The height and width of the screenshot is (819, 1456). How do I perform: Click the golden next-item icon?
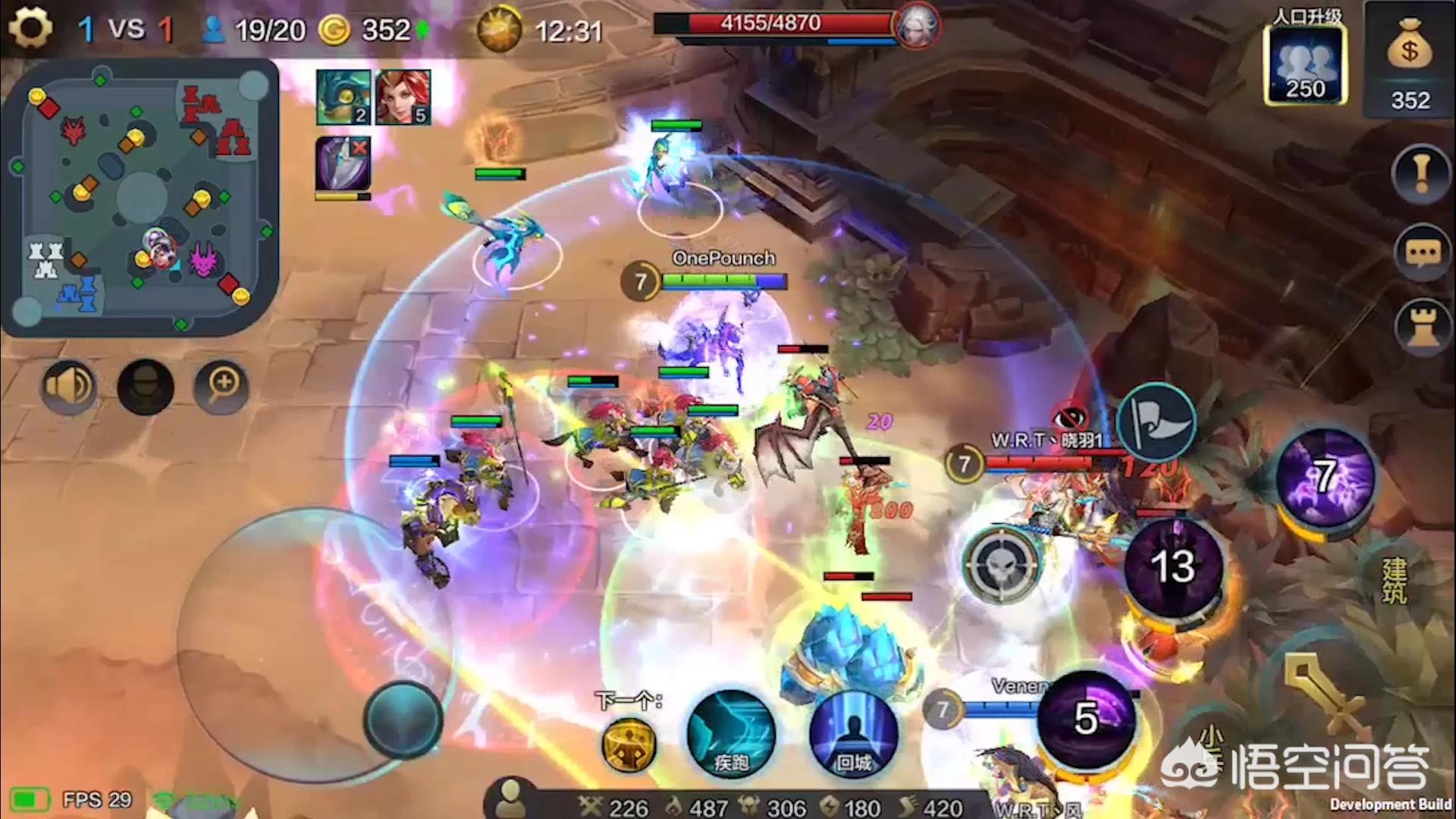click(629, 745)
